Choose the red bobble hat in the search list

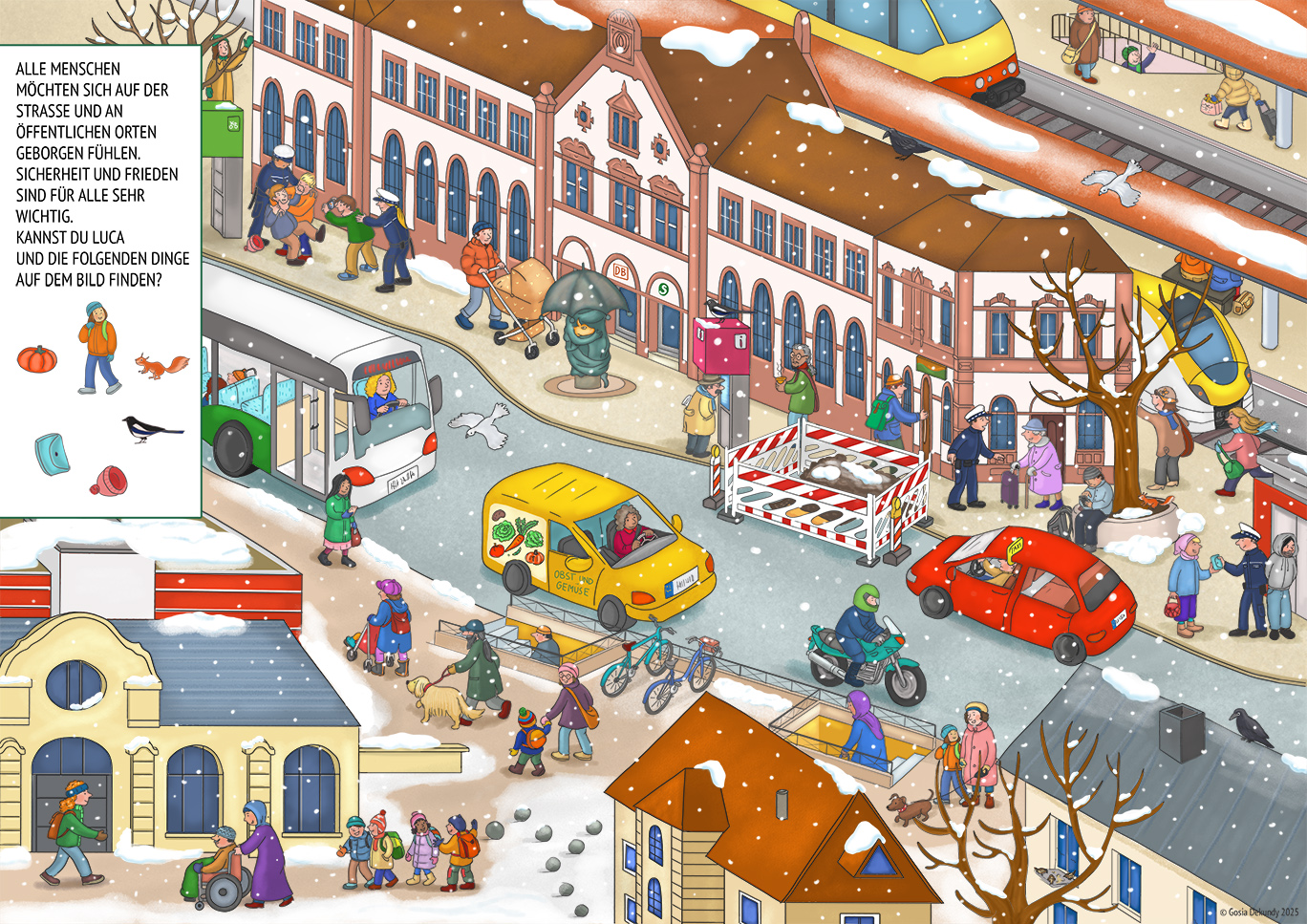(x=109, y=480)
